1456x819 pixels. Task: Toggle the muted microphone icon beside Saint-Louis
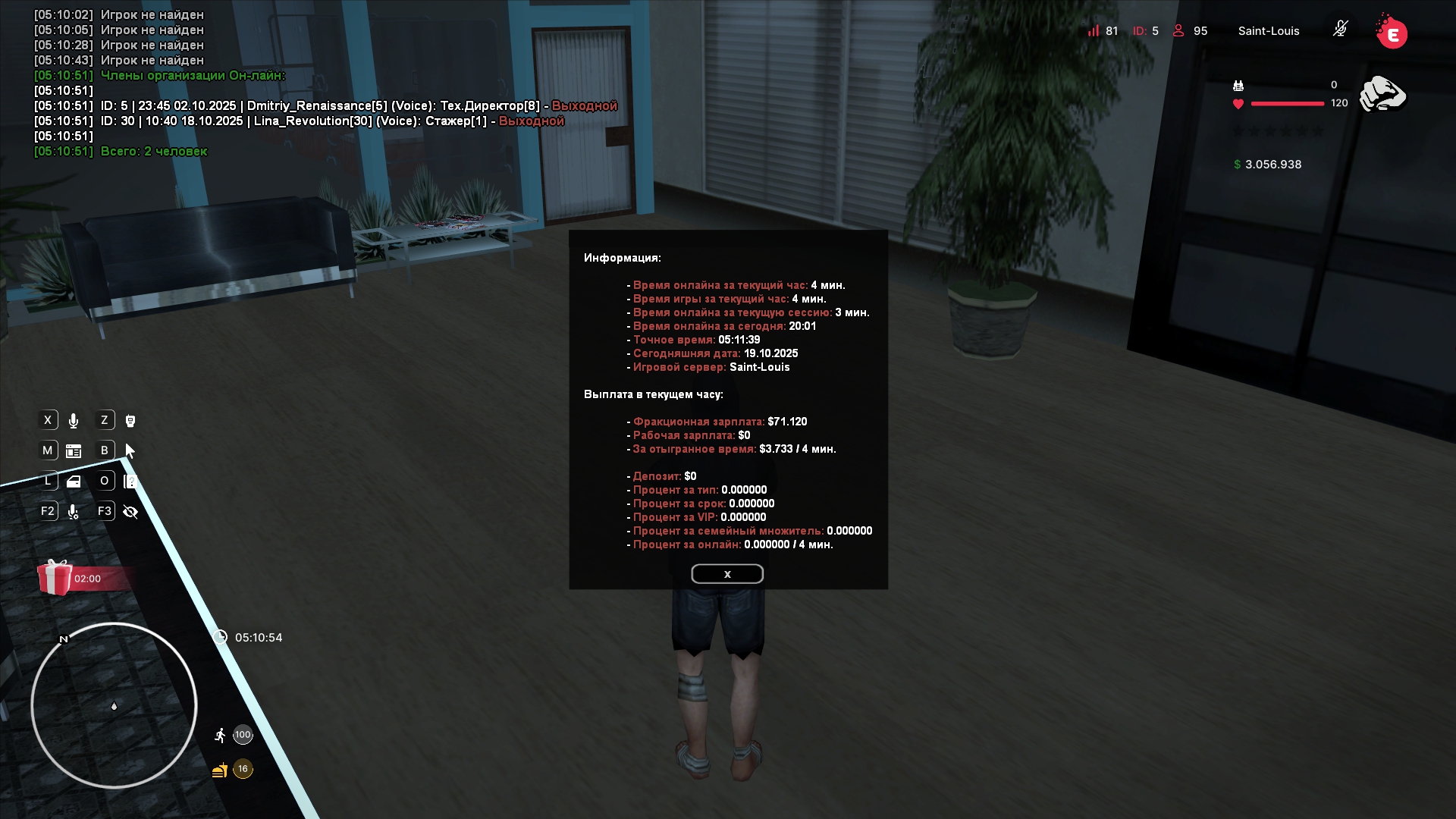(x=1340, y=30)
